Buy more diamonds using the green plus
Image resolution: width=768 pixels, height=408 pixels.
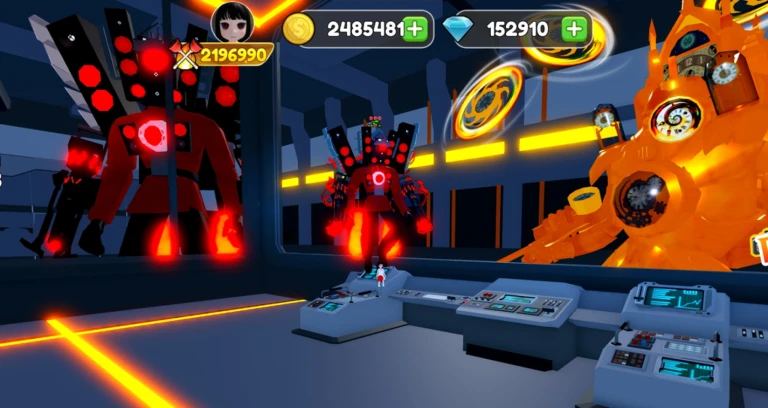[x=574, y=29]
